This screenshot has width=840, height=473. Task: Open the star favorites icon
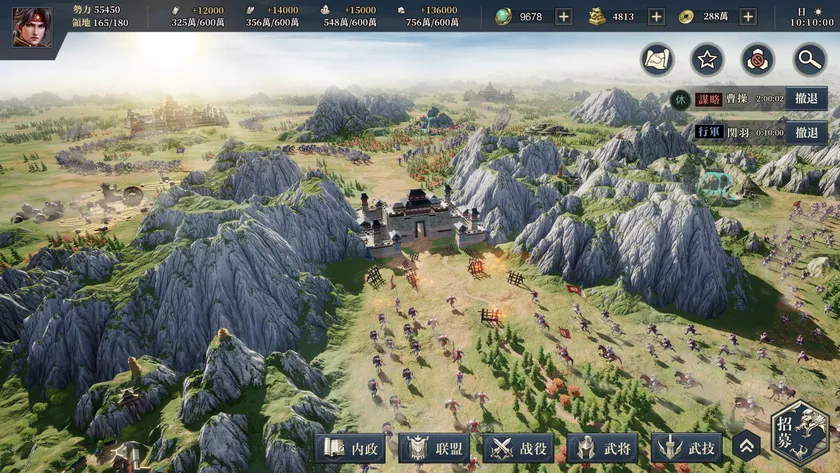pos(708,59)
